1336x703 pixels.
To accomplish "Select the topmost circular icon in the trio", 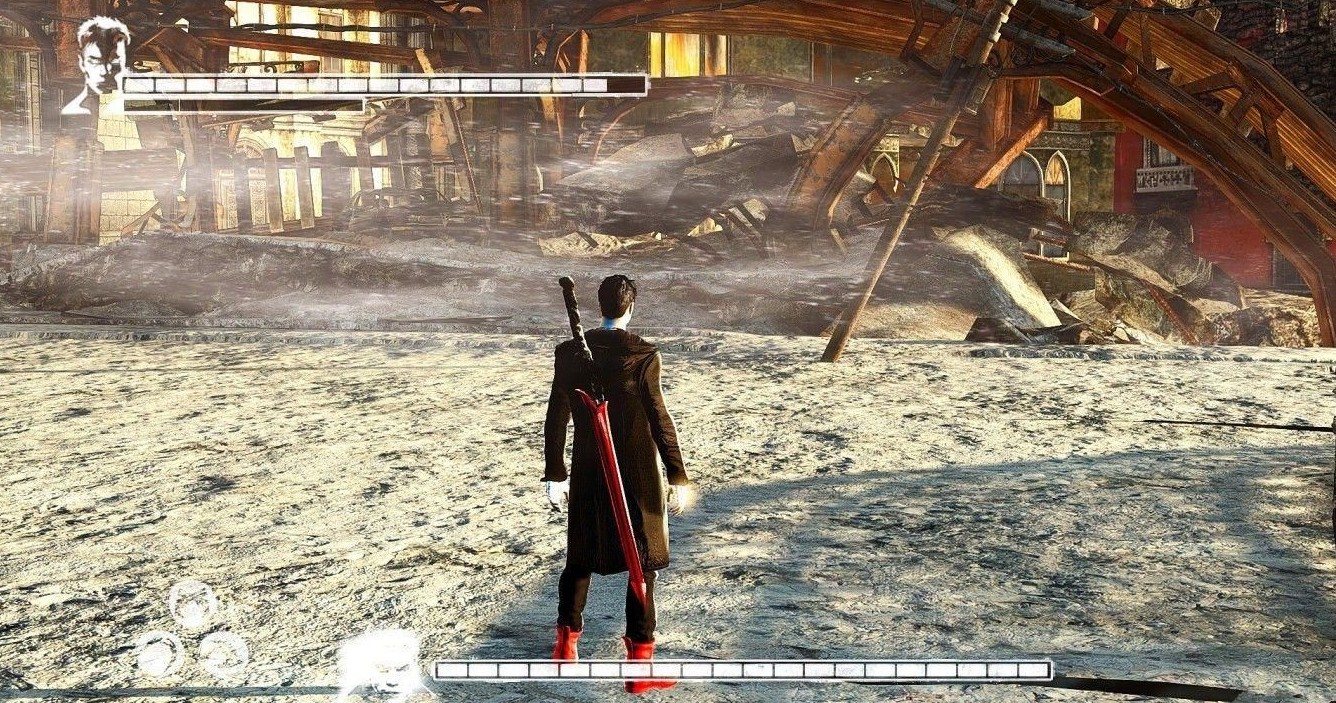I will click(193, 603).
